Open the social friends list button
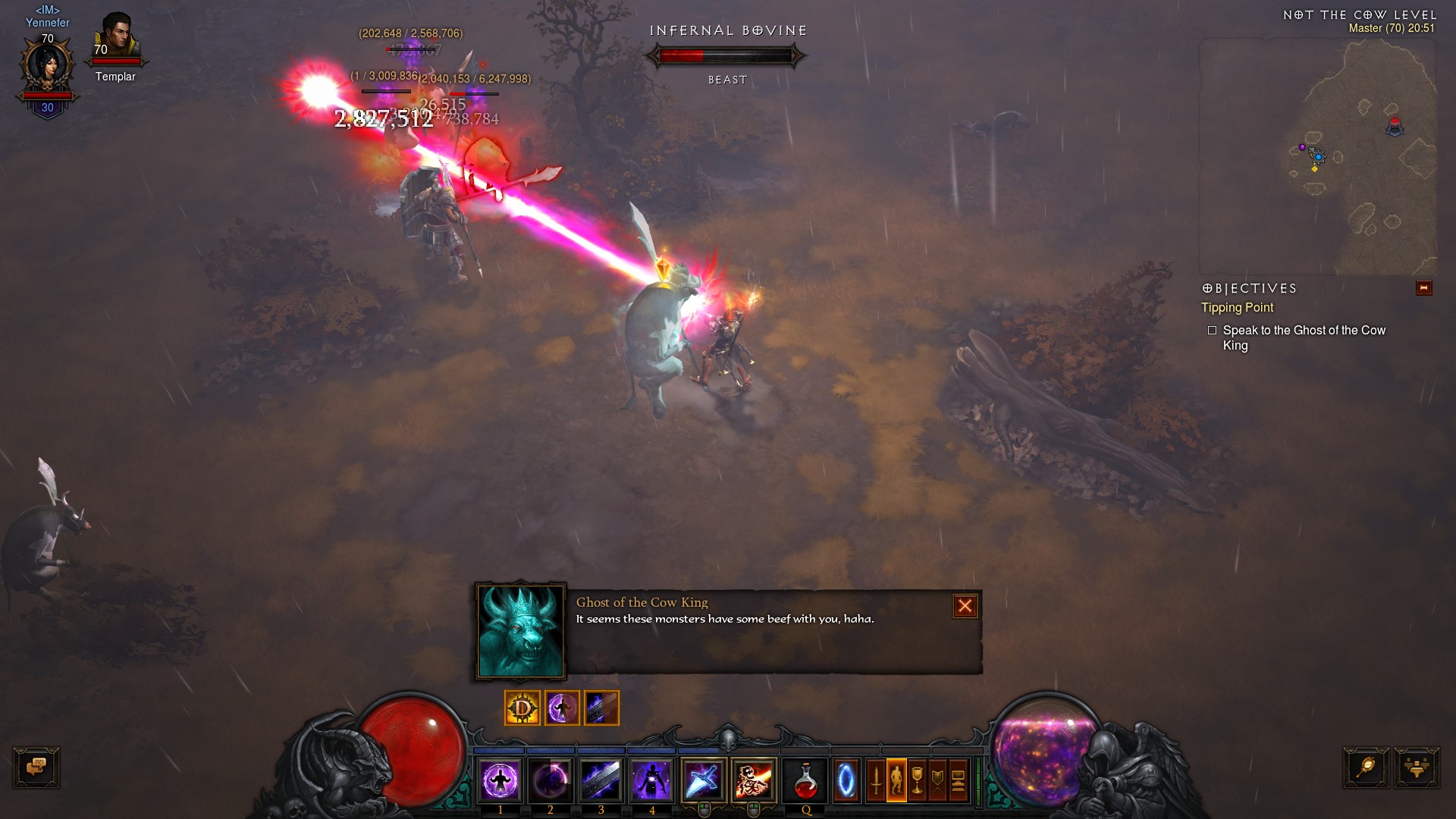1456x819 pixels. click(1416, 767)
